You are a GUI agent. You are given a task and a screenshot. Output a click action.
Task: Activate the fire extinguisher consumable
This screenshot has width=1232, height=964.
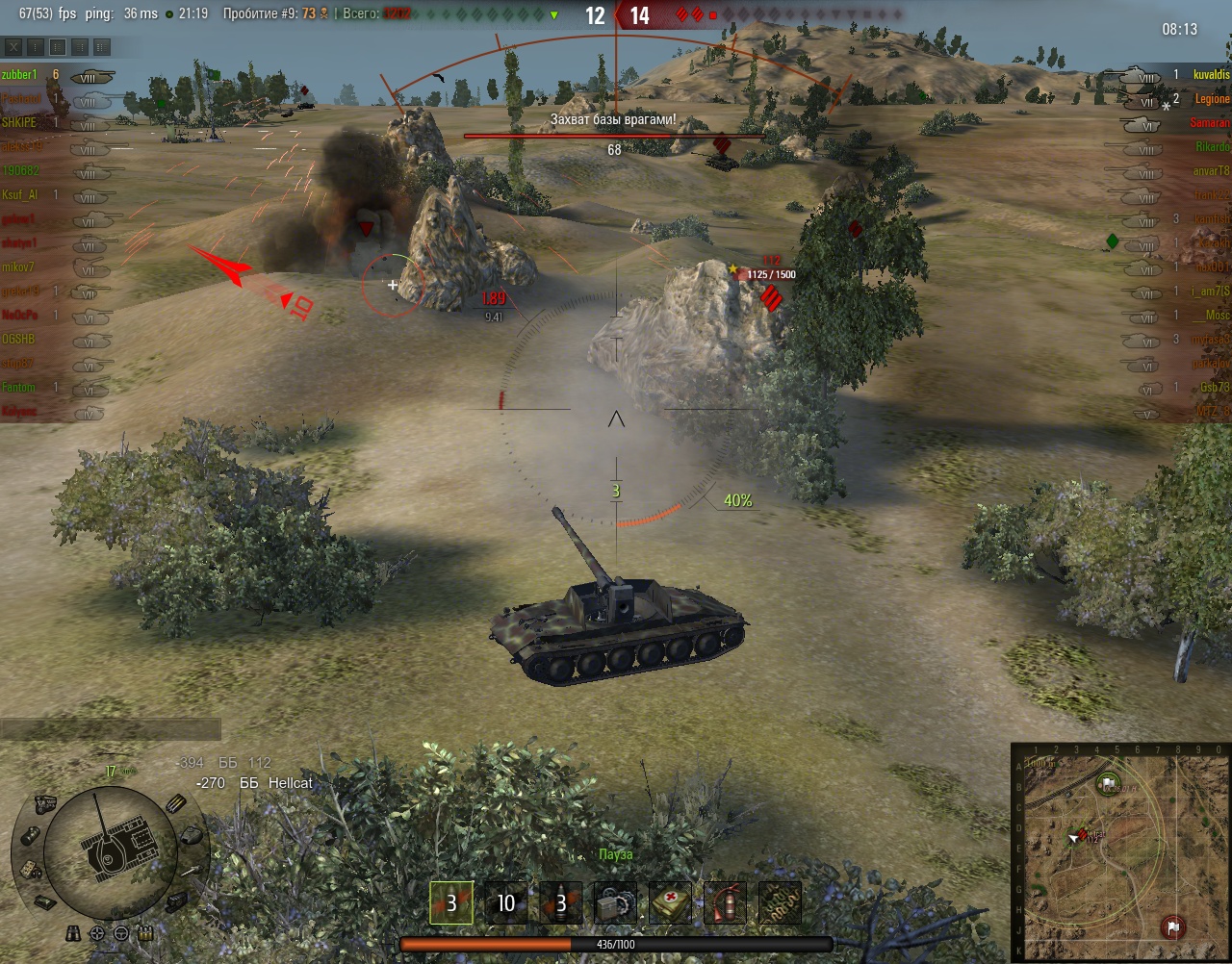point(726,903)
